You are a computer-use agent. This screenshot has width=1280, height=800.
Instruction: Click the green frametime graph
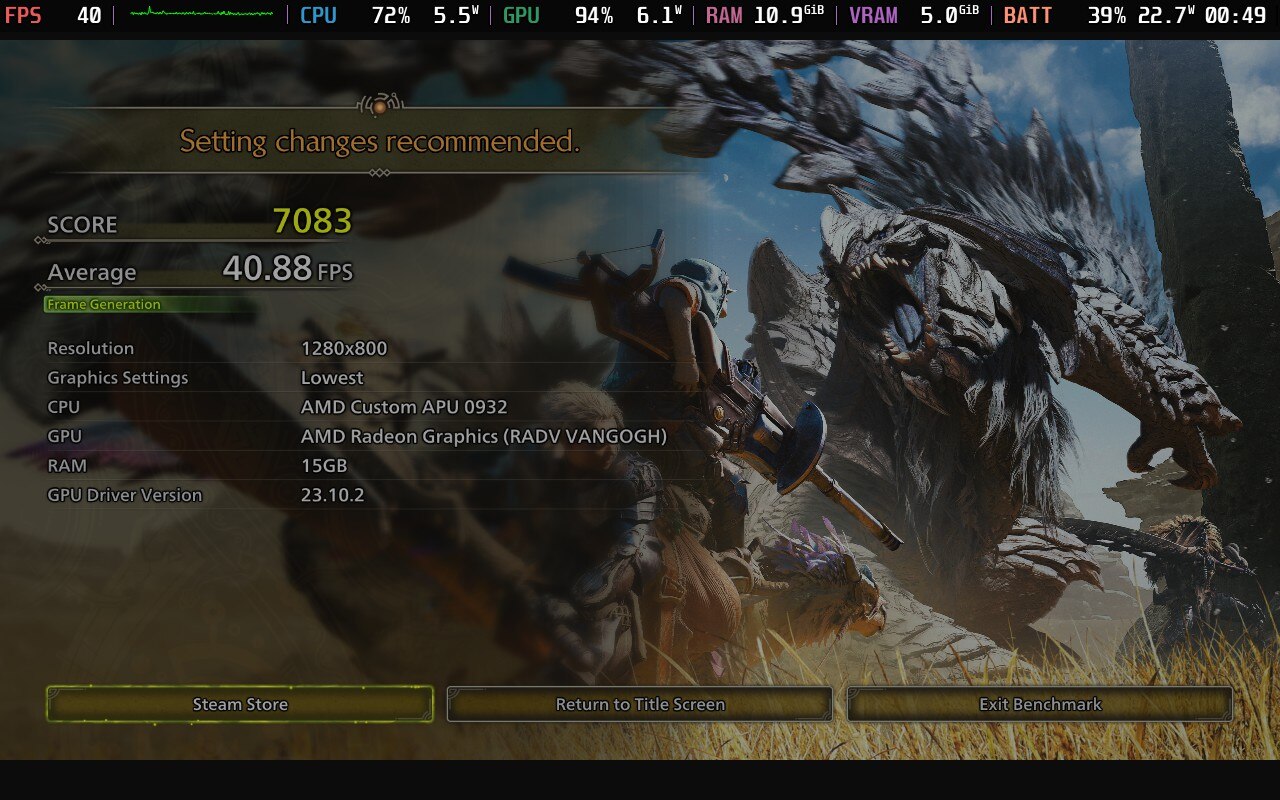click(x=200, y=15)
